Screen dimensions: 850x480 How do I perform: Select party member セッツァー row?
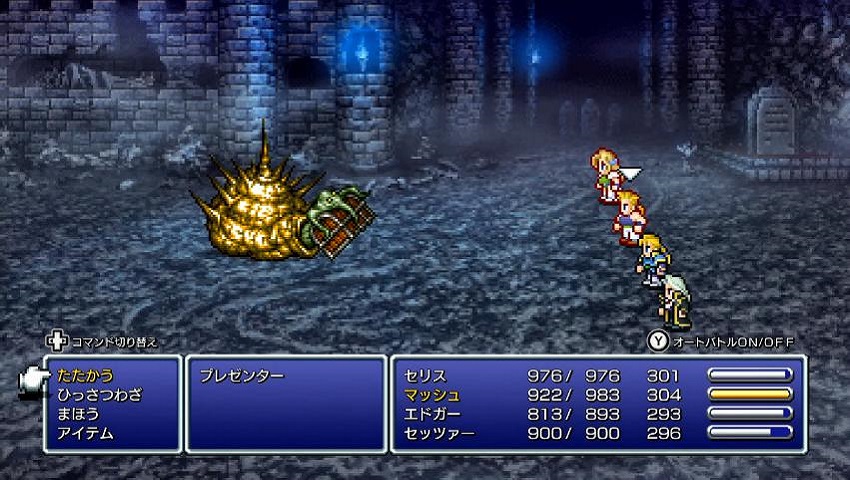tap(439, 433)
